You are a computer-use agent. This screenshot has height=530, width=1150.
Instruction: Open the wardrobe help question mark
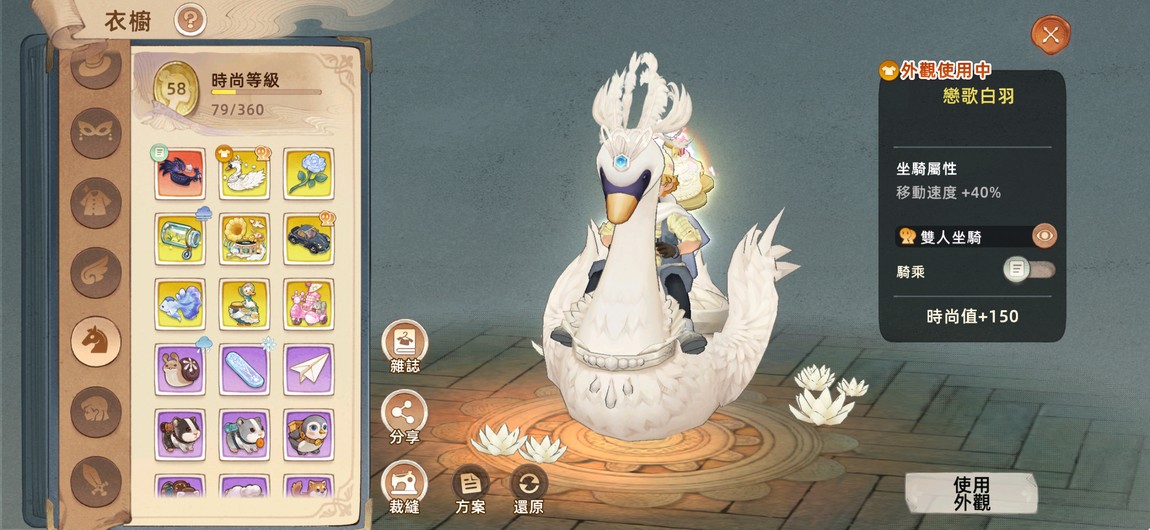tap(189, 19)
